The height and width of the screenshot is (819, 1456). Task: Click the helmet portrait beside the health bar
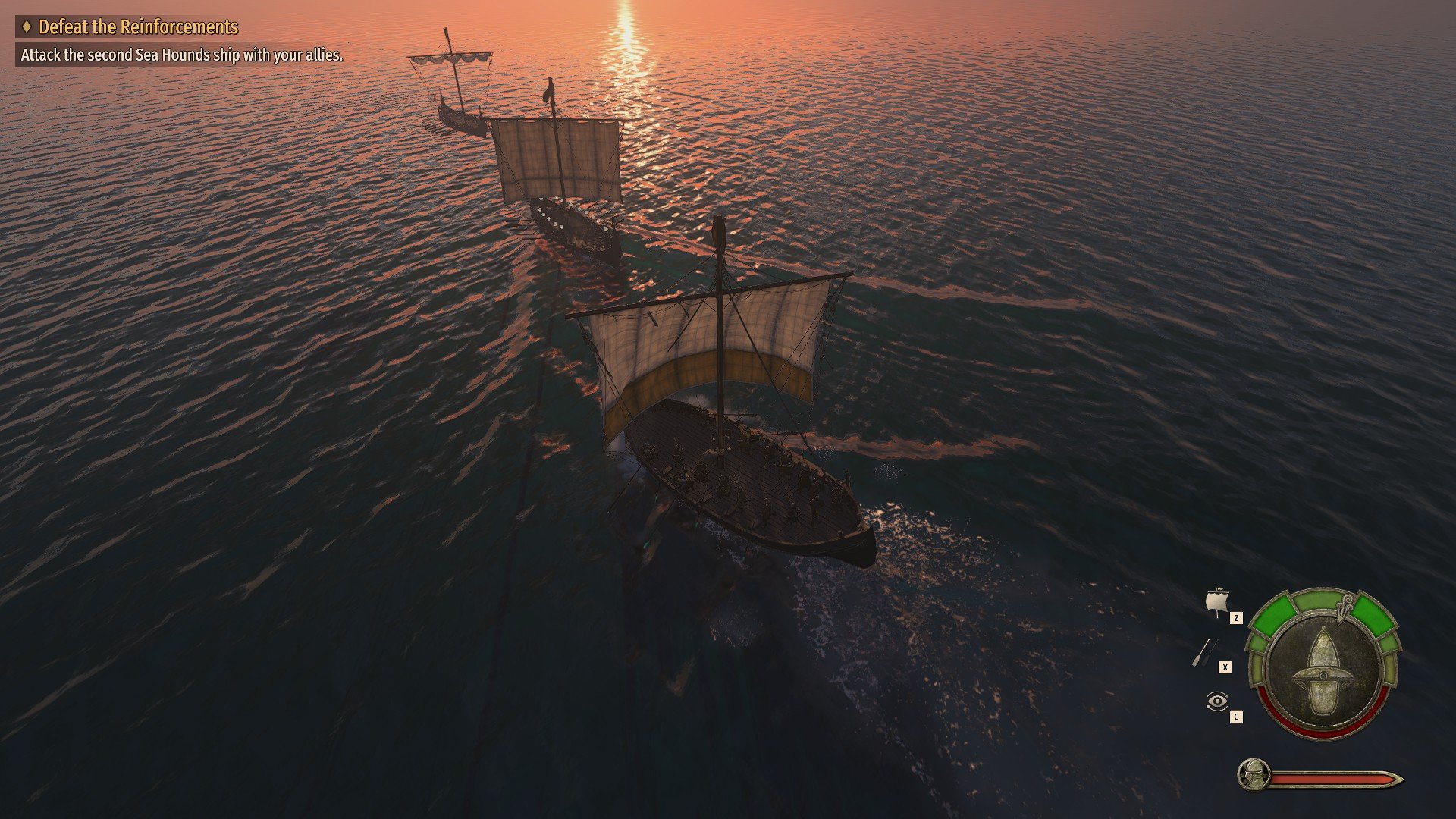coord(1254,775)
